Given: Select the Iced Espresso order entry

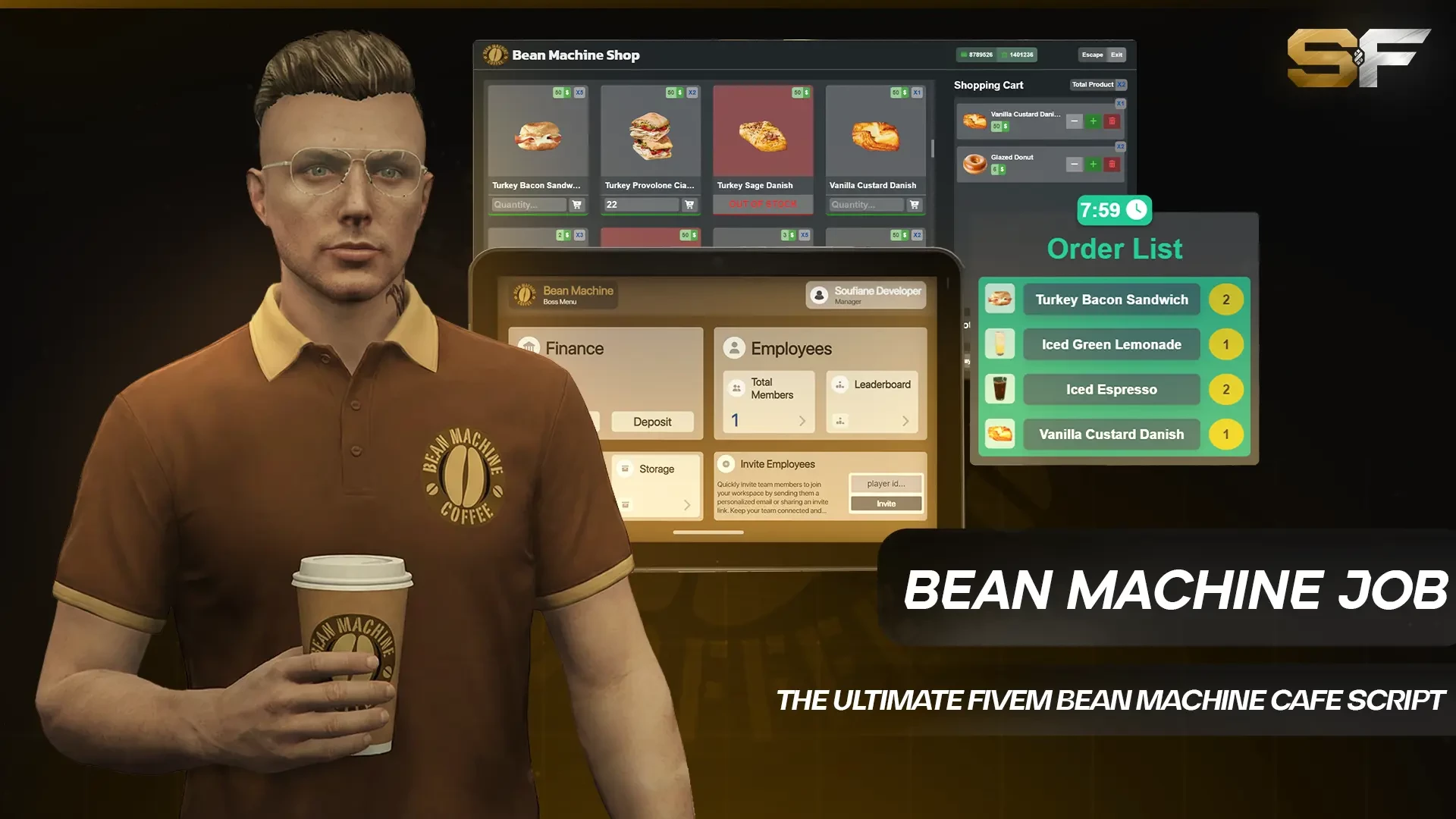Looking at the screenshot, I should [x=1110, y=389].
